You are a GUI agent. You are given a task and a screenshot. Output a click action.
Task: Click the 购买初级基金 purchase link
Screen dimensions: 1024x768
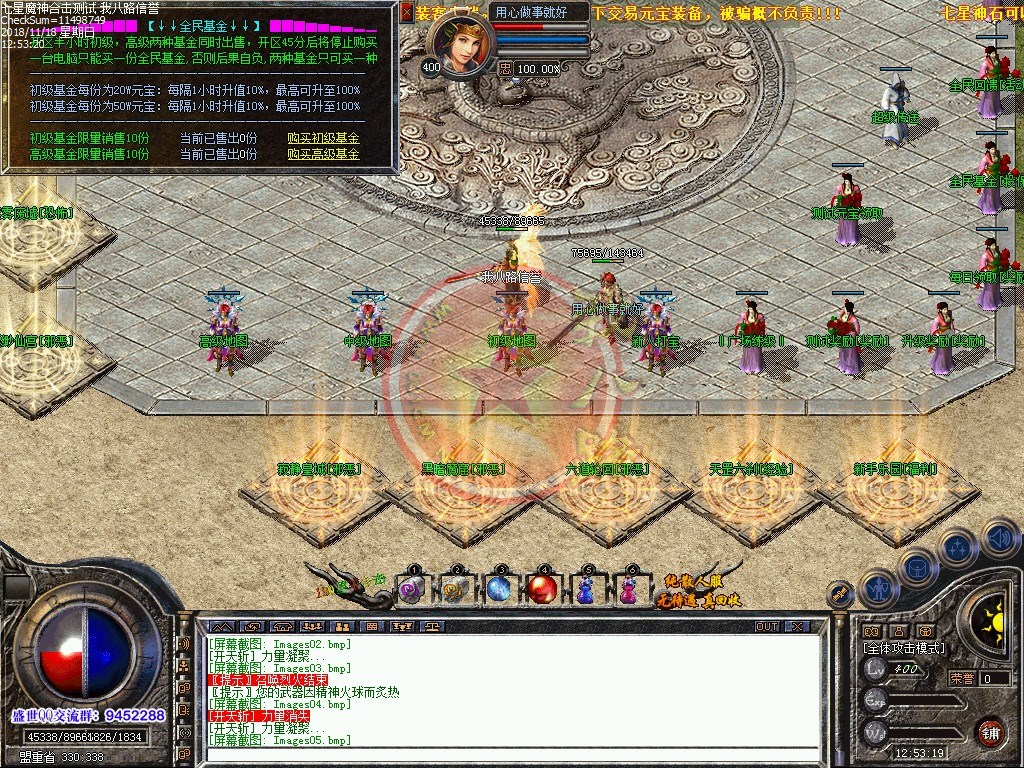[x=323, y=138]
